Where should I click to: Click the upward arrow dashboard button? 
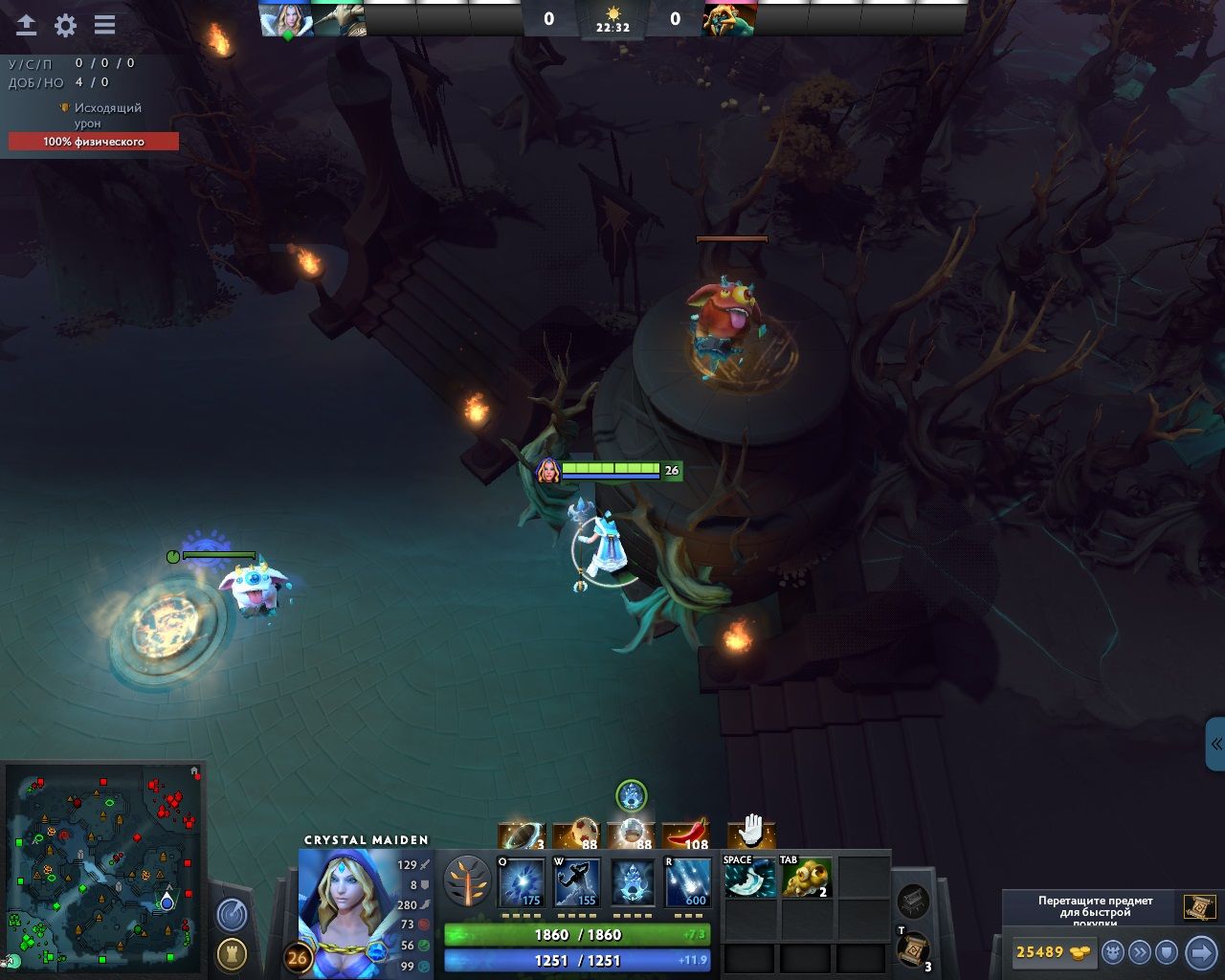pos(26,26)
